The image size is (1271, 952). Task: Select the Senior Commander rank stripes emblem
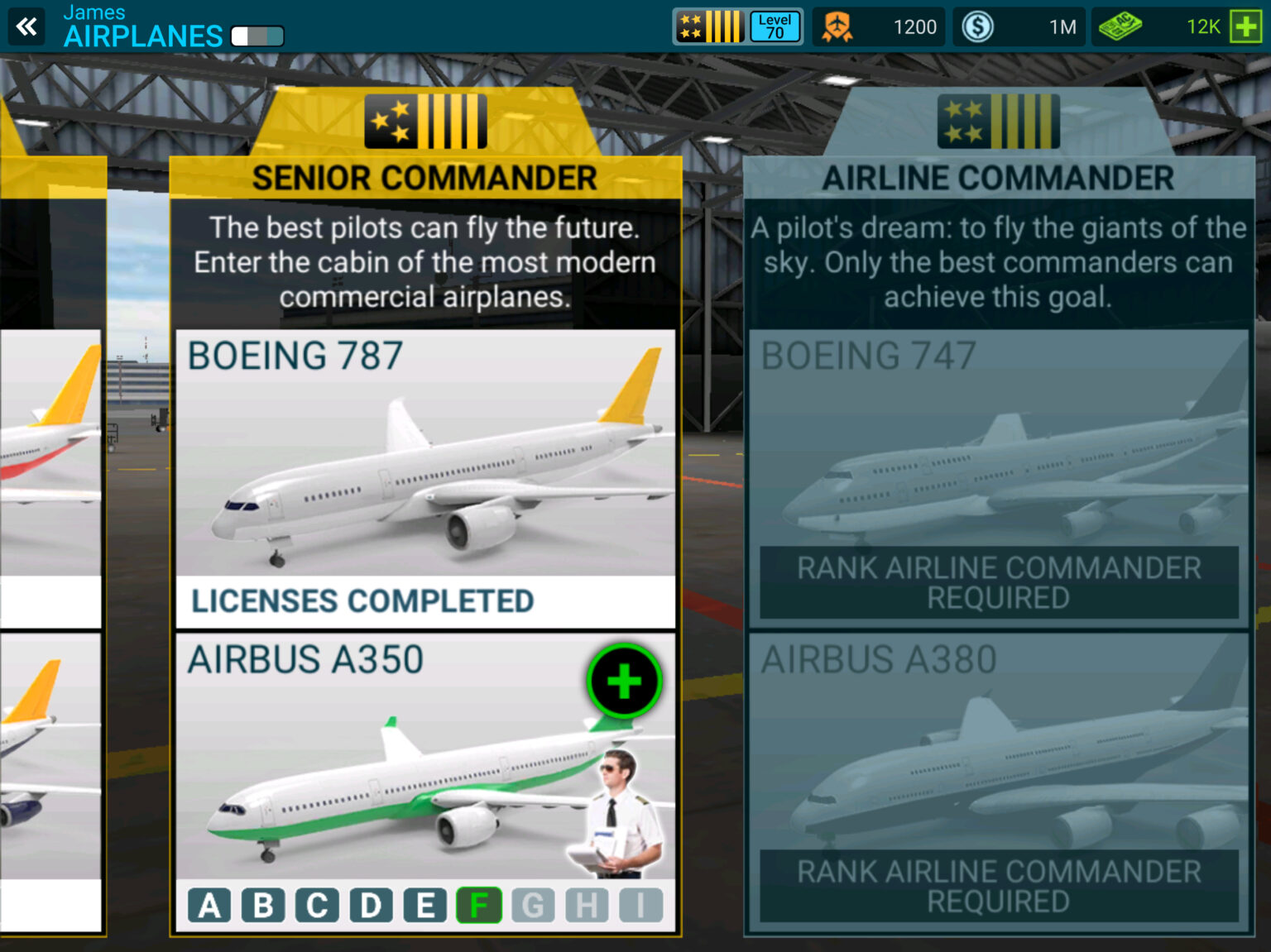point(424,120)
